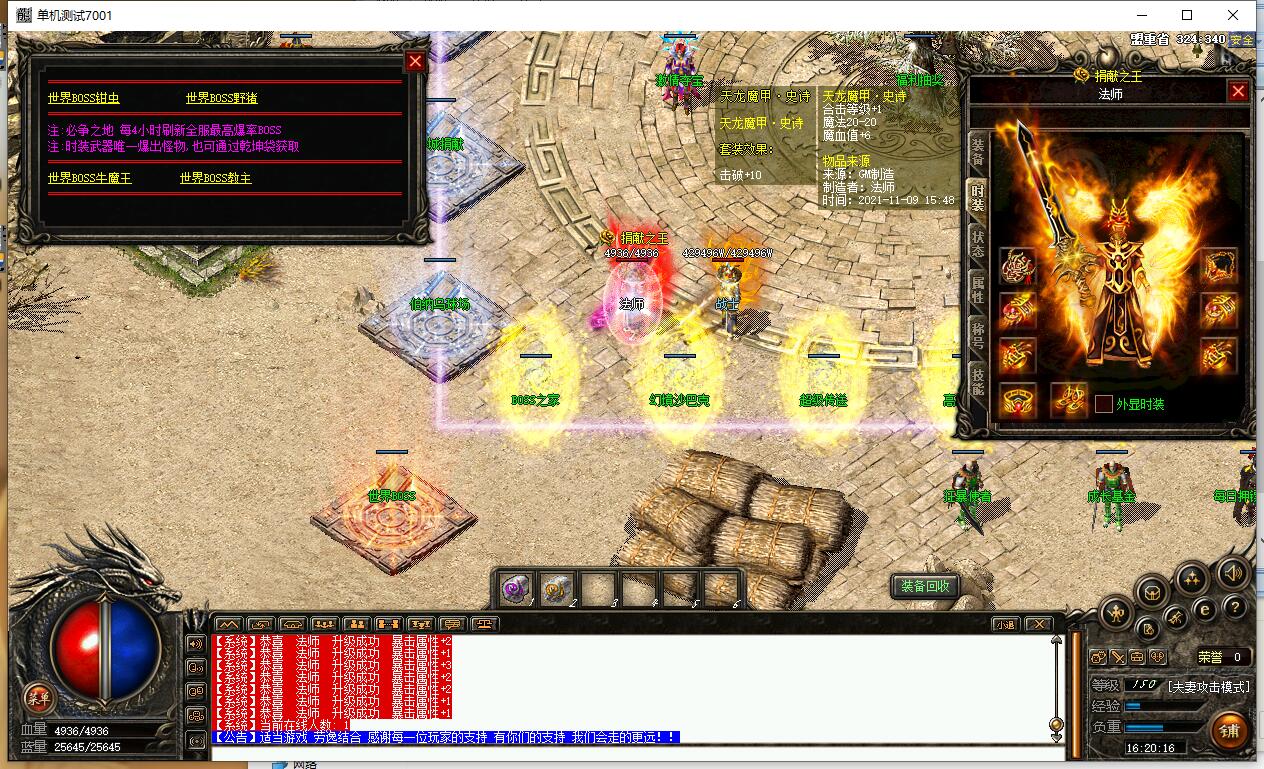Open the 世界BOSS牛魔王 link

[89, 178]
